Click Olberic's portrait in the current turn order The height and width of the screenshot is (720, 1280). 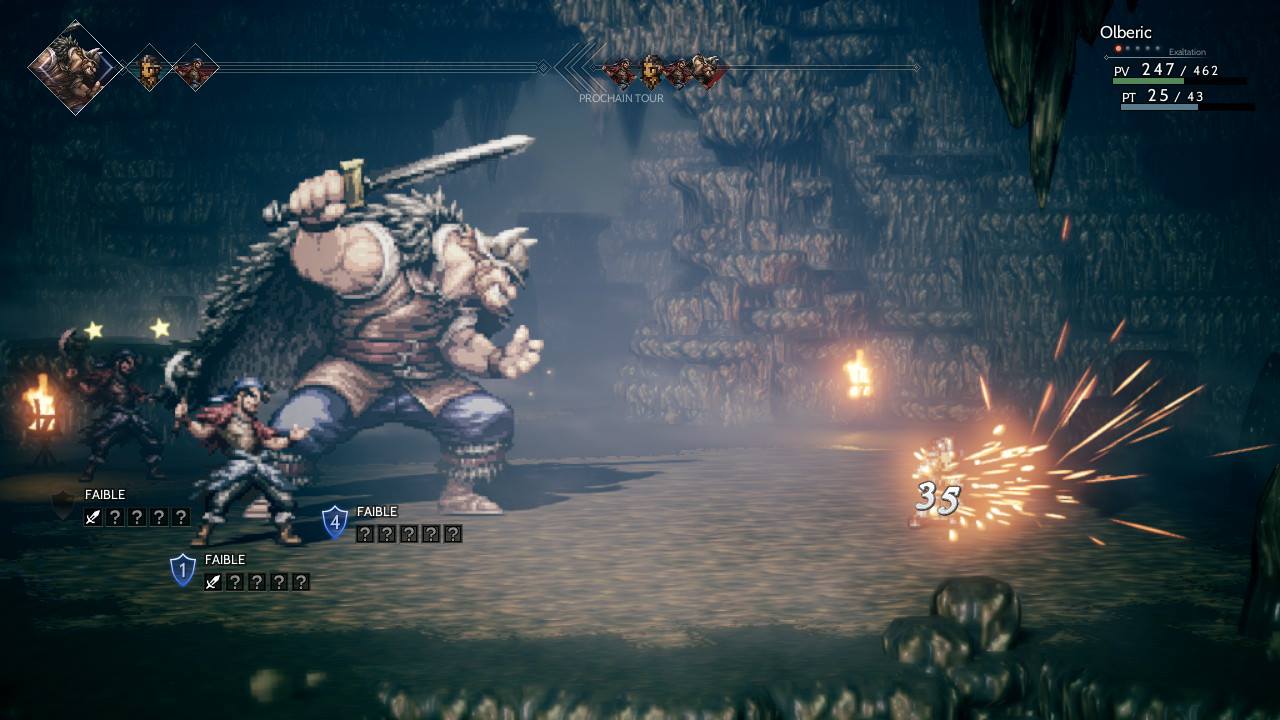click(x=149, y=68)
